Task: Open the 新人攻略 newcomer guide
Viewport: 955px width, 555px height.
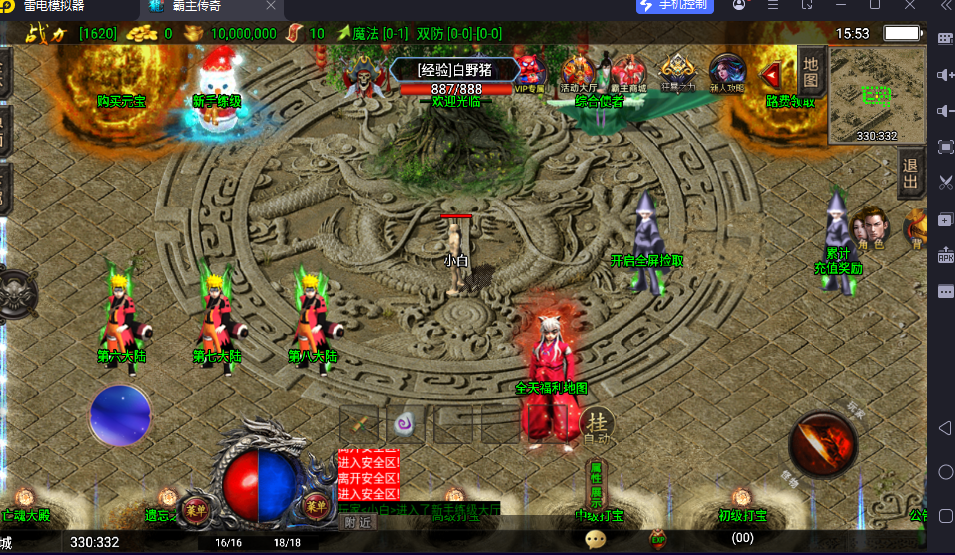Action: pos(727,73)
